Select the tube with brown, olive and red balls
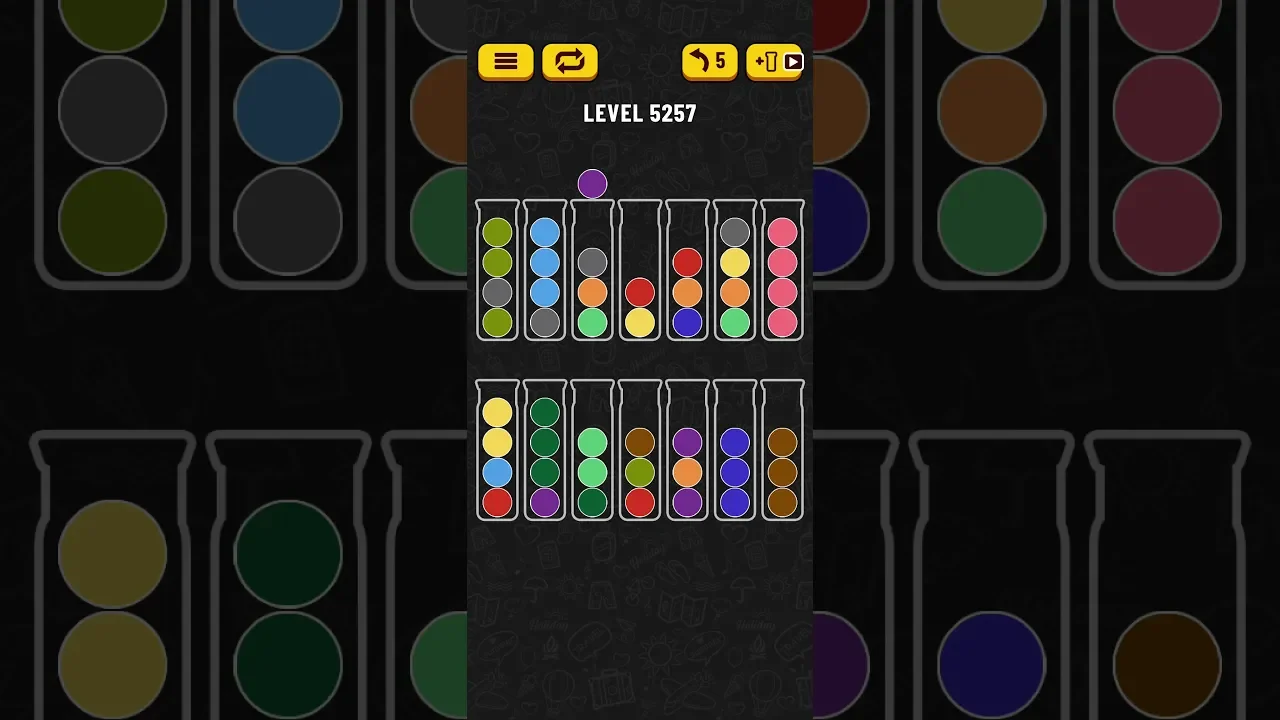The width and height of the screenshot is (1280, 720). pyautogui.click(x=640, y=452)
